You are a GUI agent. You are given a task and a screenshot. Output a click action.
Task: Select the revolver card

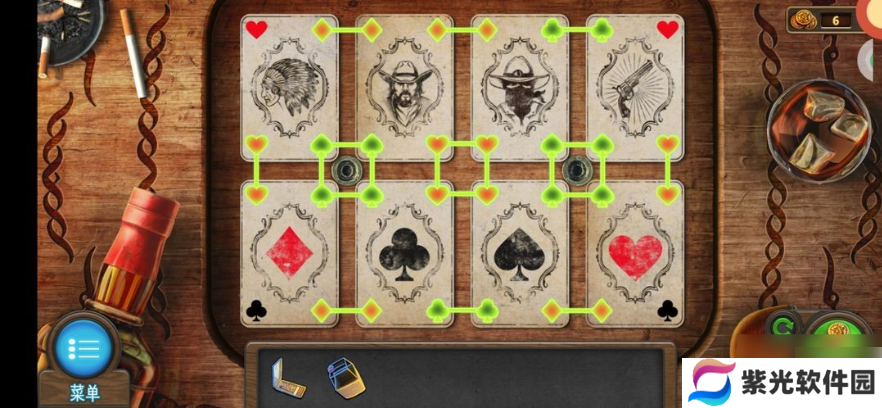pos(635,88)
